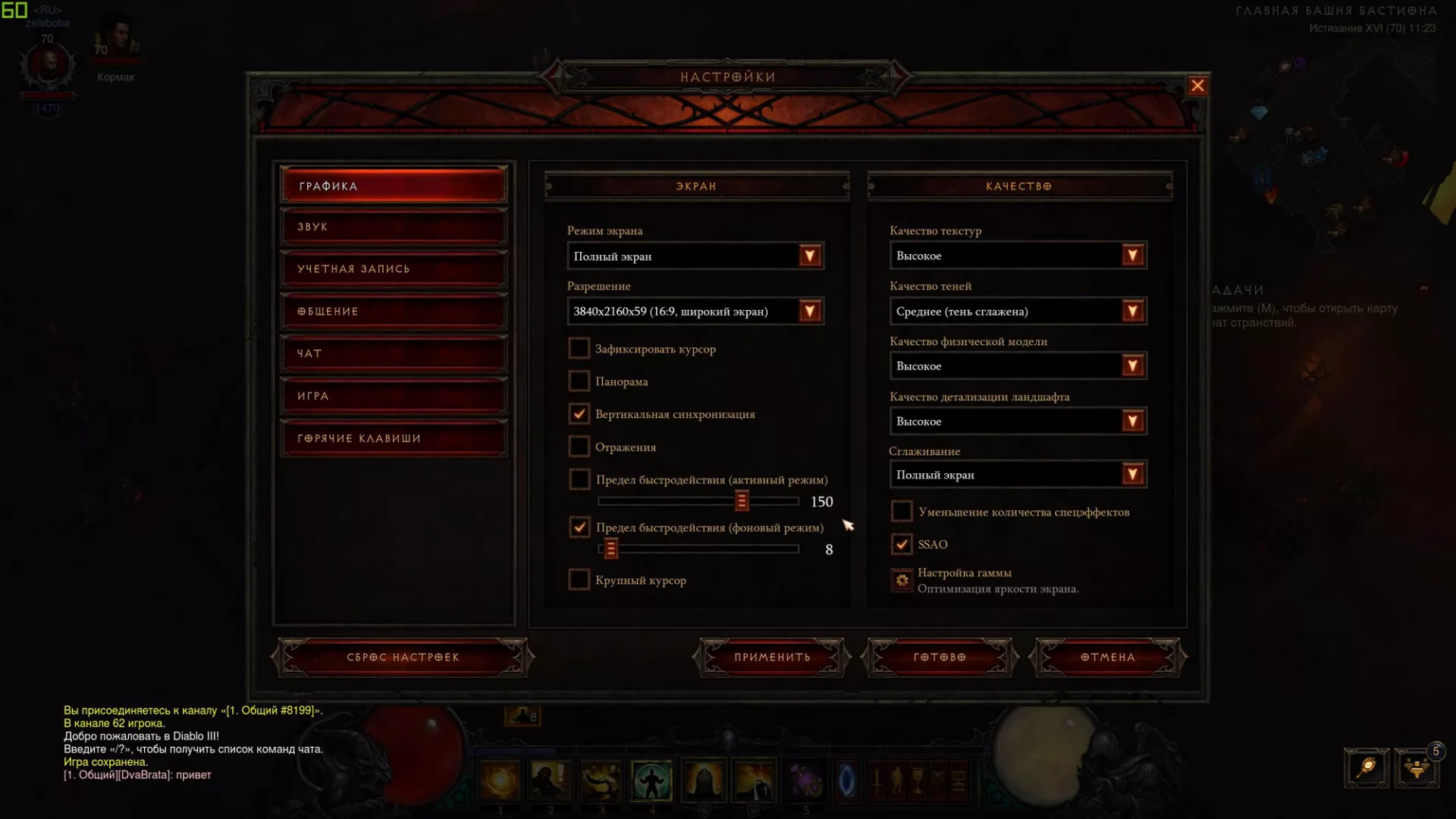This screenshot has height=819, width=1456.
Task: Toggle the Вертикальная синхронизация checkbox
Action: click(x=579, y=414)
